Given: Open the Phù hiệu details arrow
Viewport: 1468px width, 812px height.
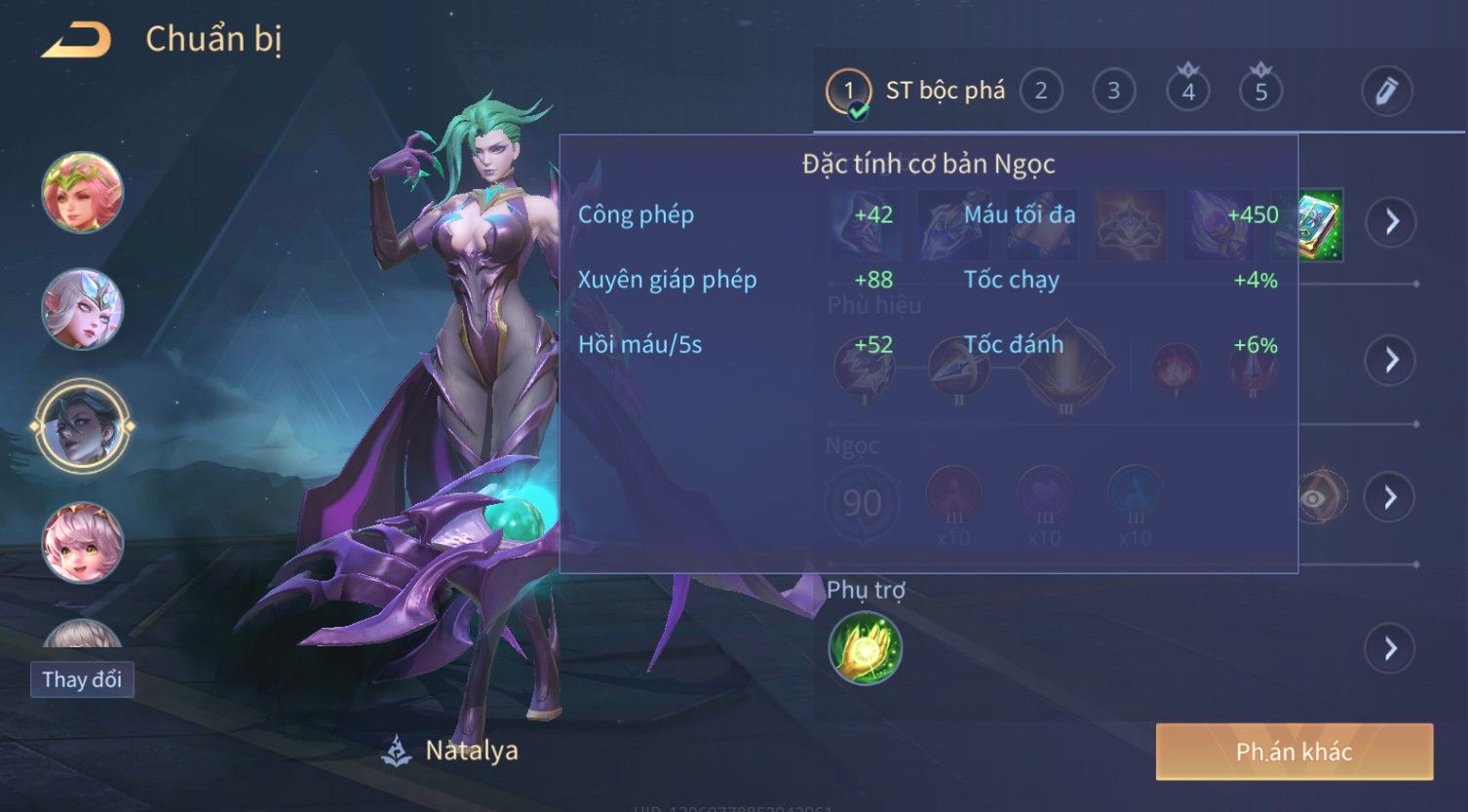Looking at the screenshot, I should [1390, 361].
